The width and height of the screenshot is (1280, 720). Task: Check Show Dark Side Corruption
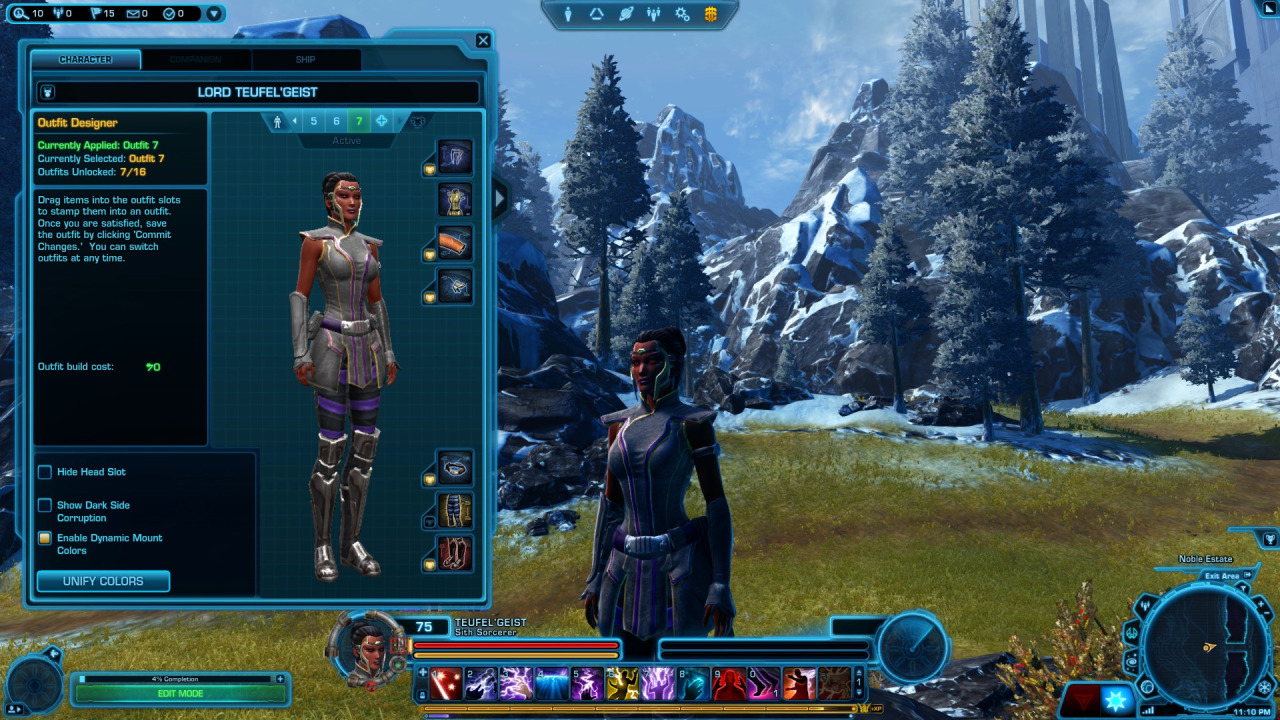[x=44, y=505]
